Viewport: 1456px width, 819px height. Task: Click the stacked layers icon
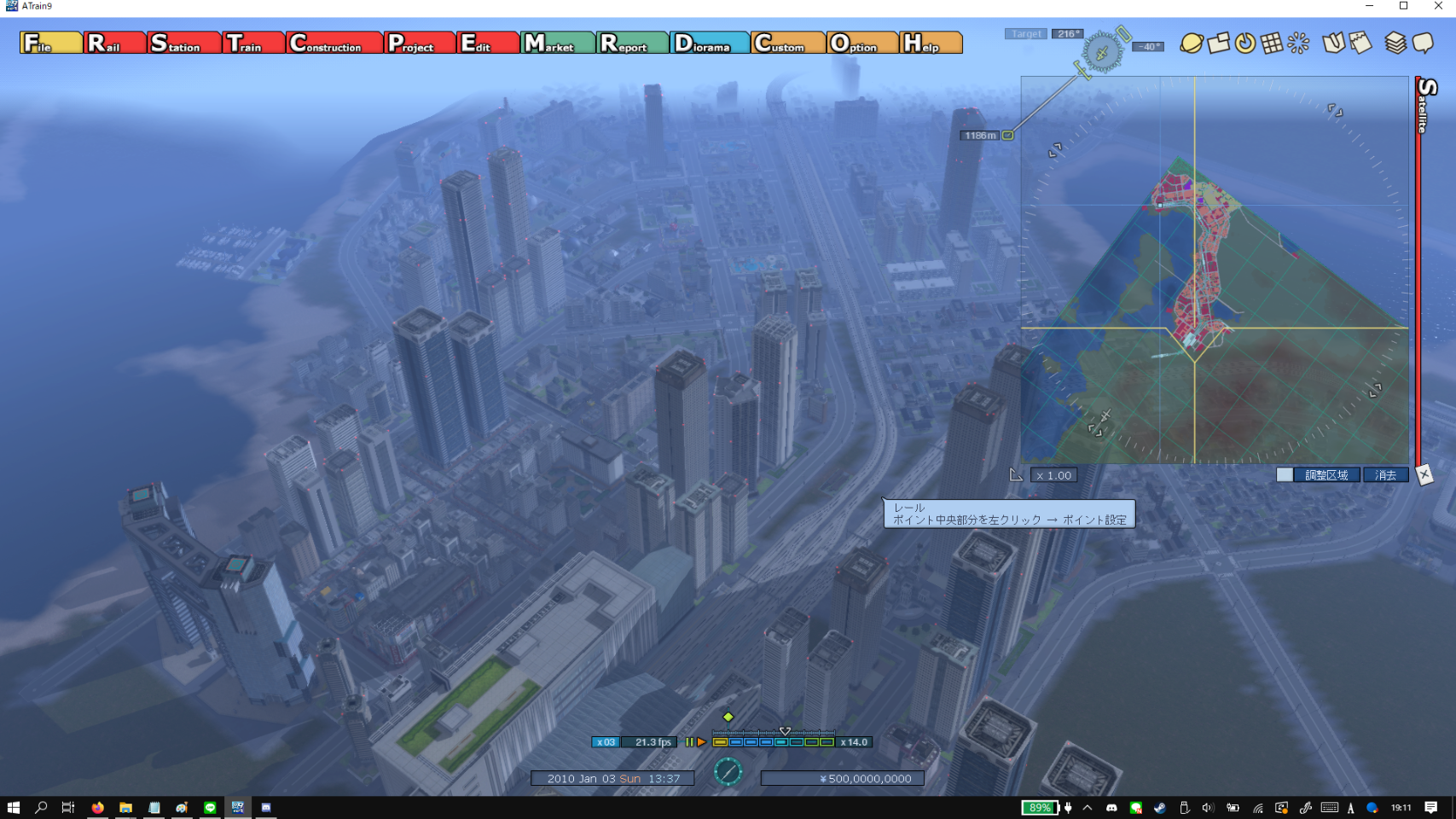1395,43
